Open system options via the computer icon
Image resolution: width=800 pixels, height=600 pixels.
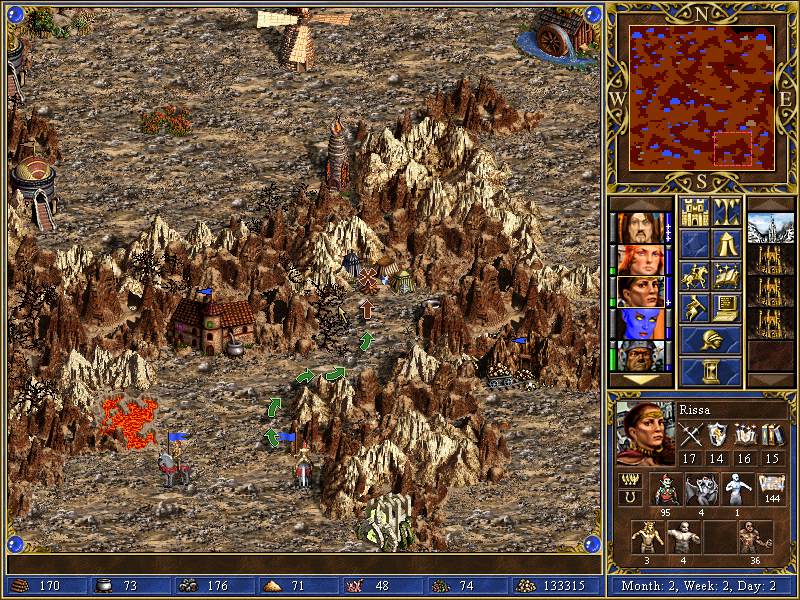[x=726, y=307]
